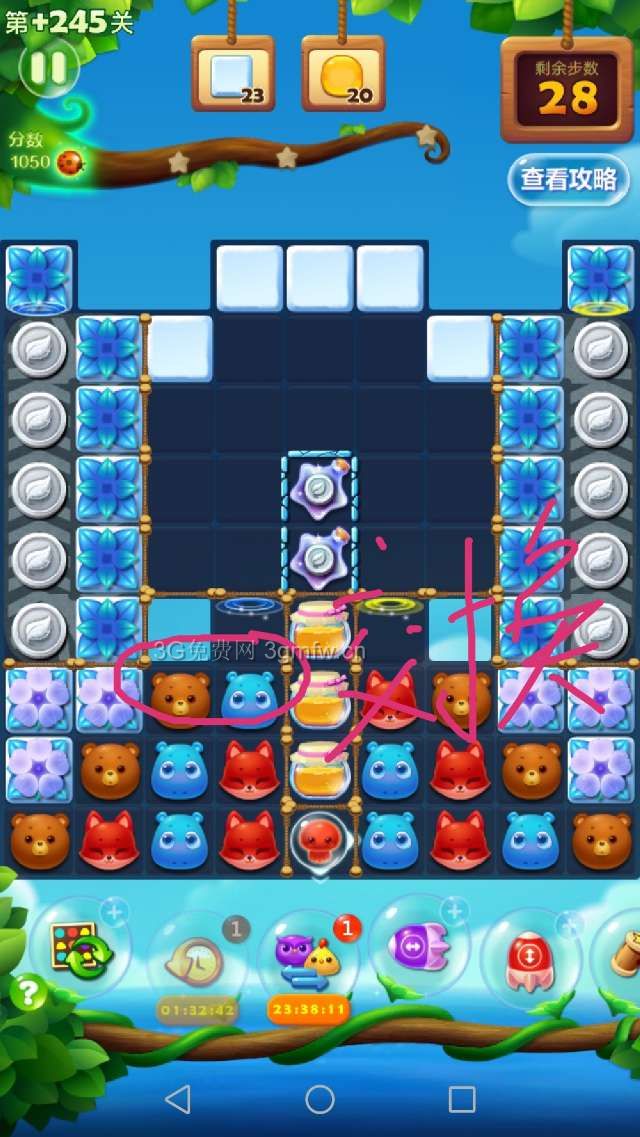Select the brown bear tile inside the red circle
640x1137 pixels.
pos(180,698)
